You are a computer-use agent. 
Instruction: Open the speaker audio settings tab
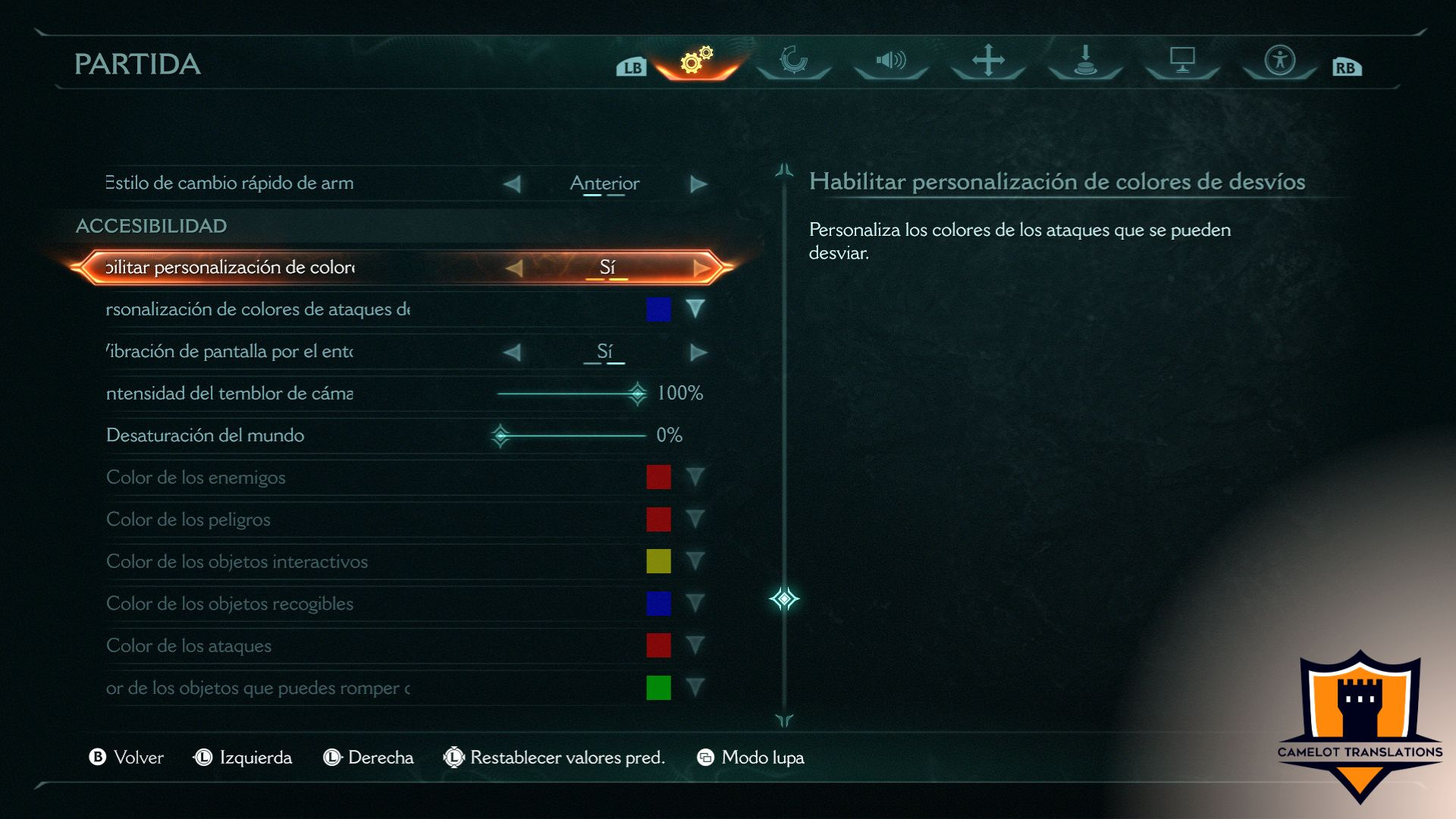891,60
